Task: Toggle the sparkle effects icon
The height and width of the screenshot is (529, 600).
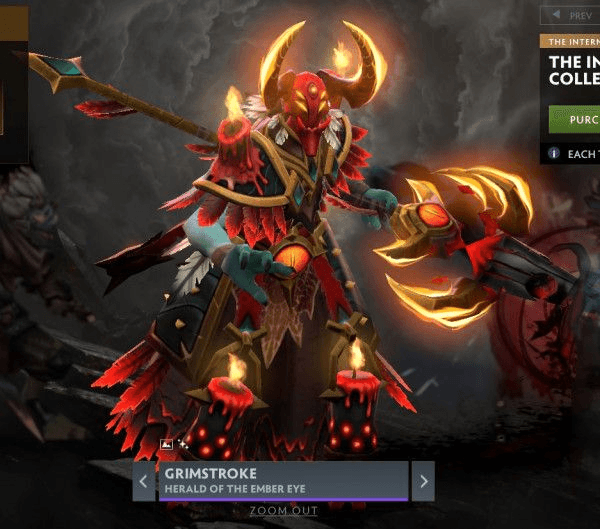Action: tap(183, 442)
